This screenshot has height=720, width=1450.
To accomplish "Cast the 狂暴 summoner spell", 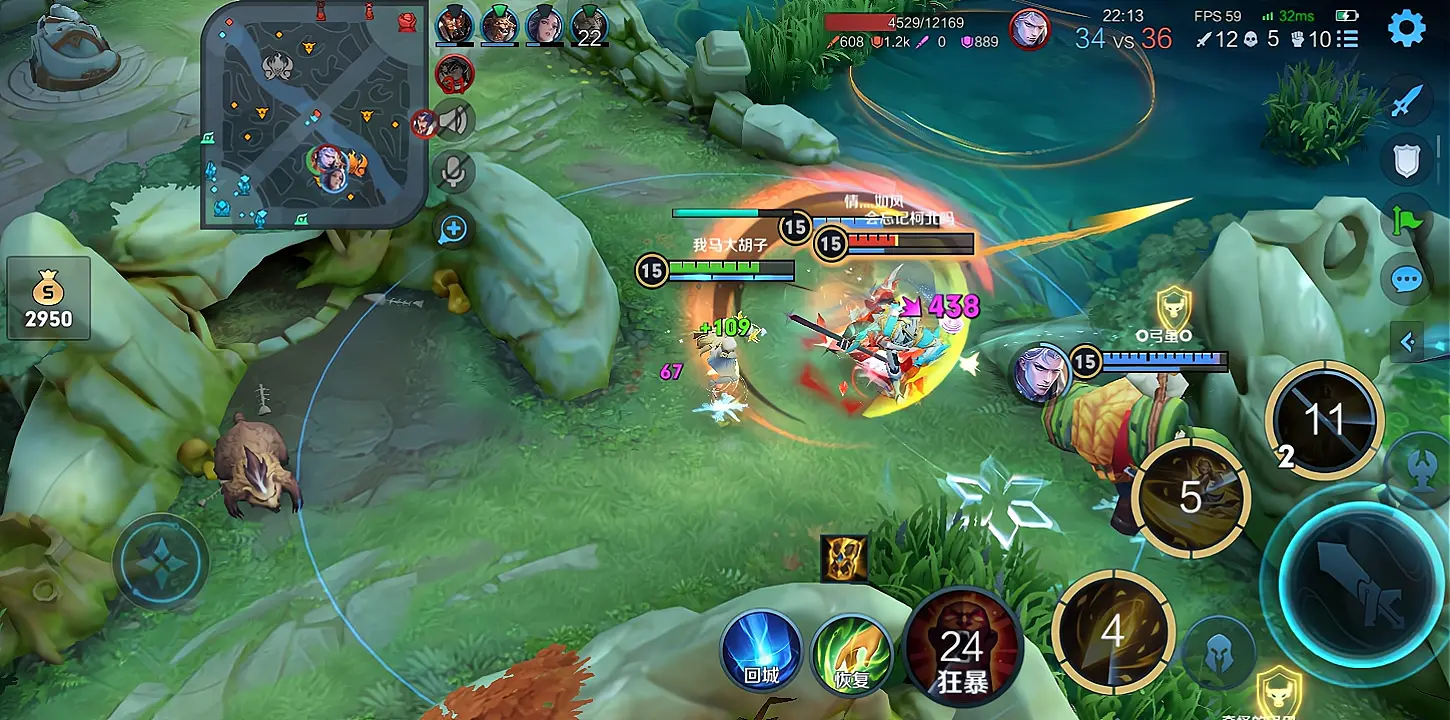I will (962, 650).
